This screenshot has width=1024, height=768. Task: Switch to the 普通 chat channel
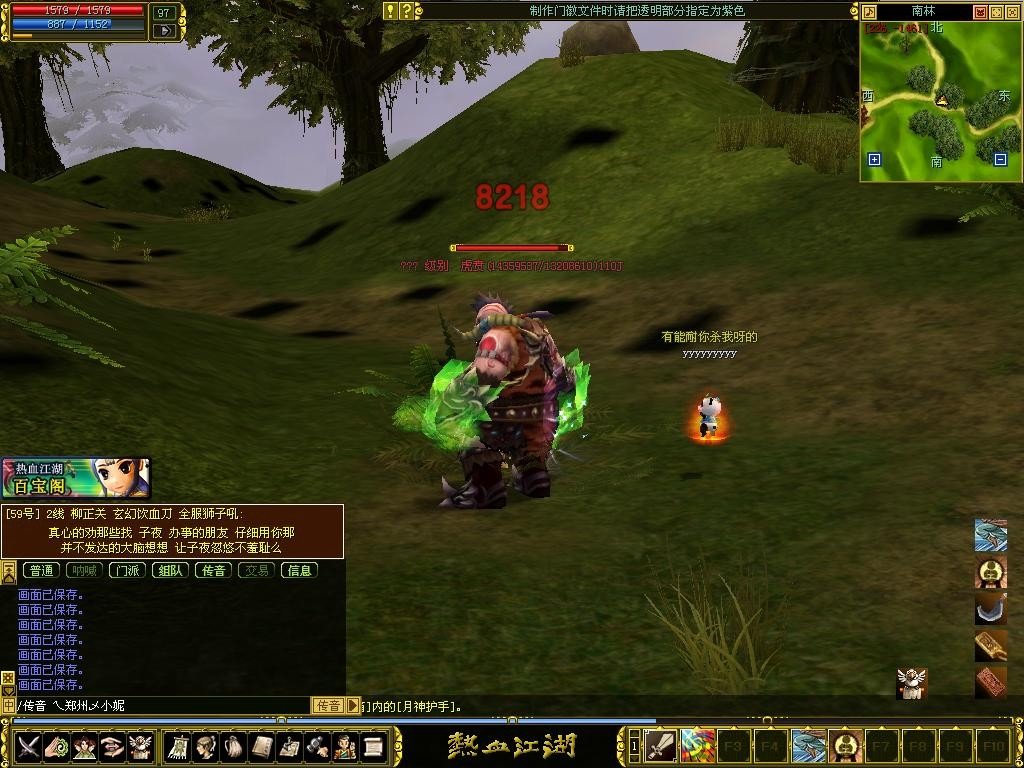(41, 570)
